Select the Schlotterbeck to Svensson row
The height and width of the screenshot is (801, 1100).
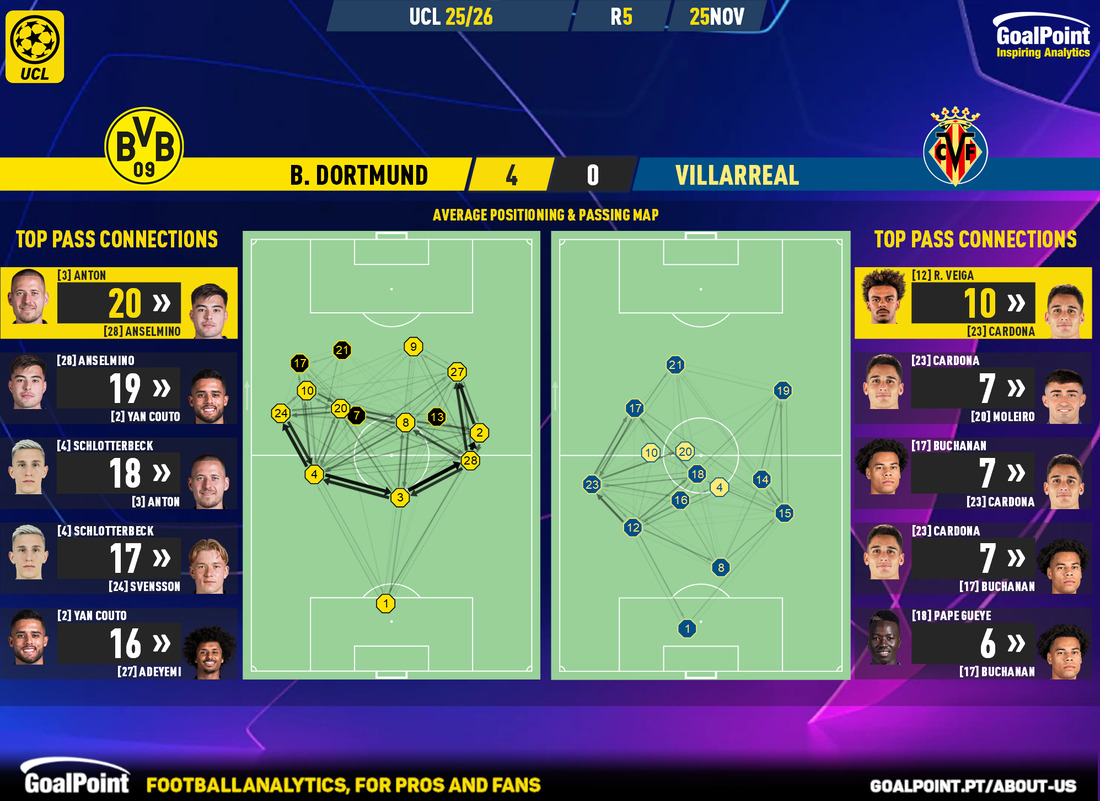[119, 558]
